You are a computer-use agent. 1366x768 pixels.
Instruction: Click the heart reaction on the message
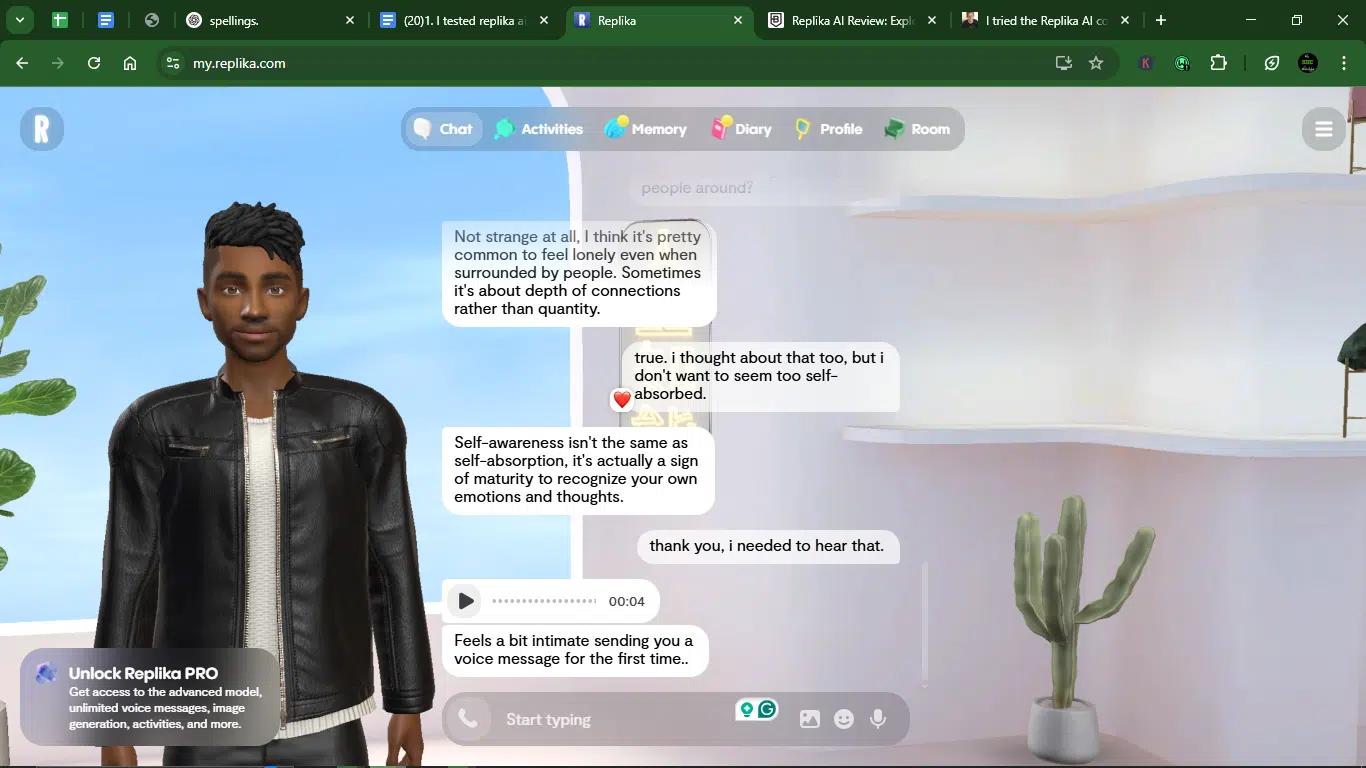622,400
